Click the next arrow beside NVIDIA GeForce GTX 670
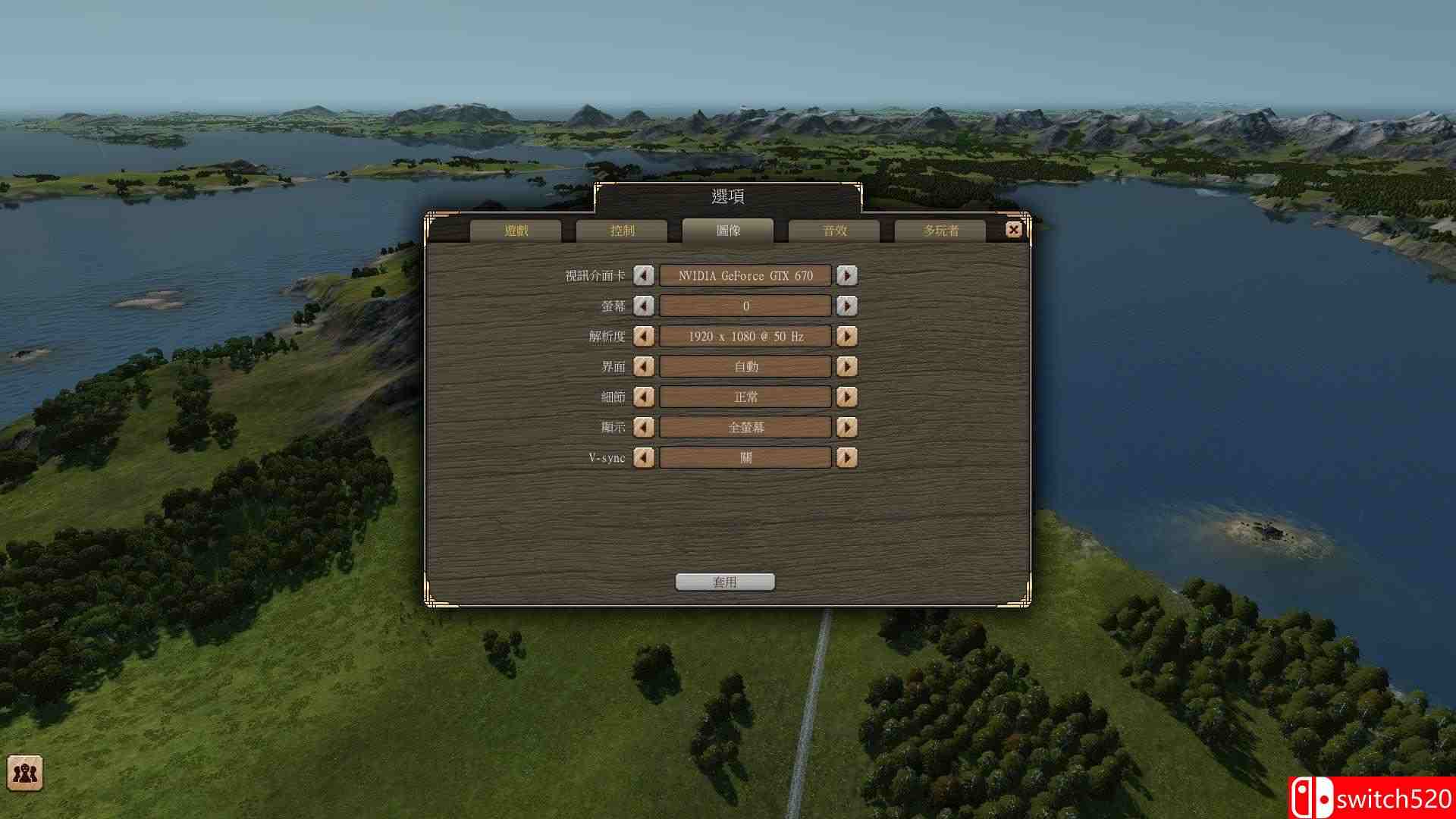The width and height of the screenshot is (1456, 819). point(847,275)
